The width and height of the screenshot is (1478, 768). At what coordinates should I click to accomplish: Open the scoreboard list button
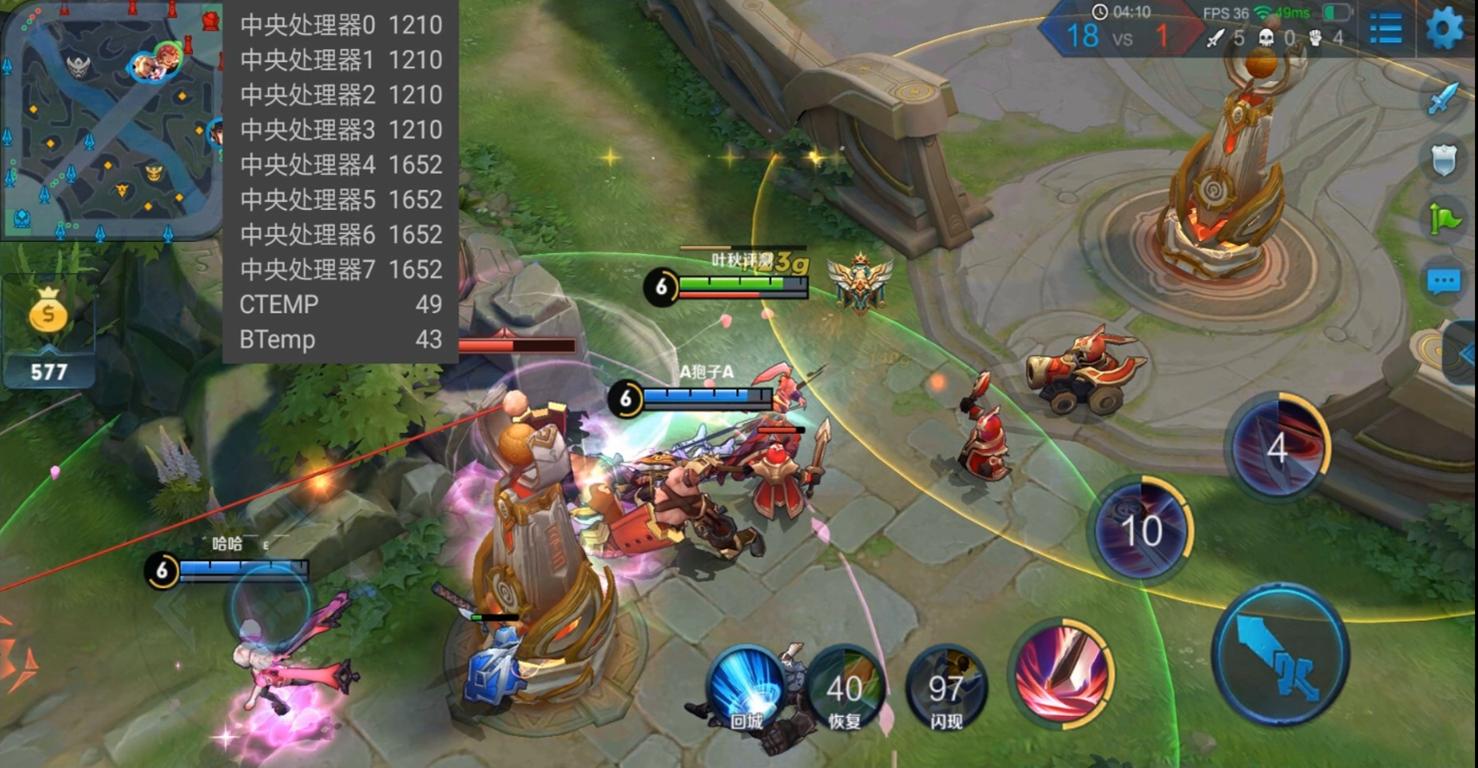point(1385,28)
